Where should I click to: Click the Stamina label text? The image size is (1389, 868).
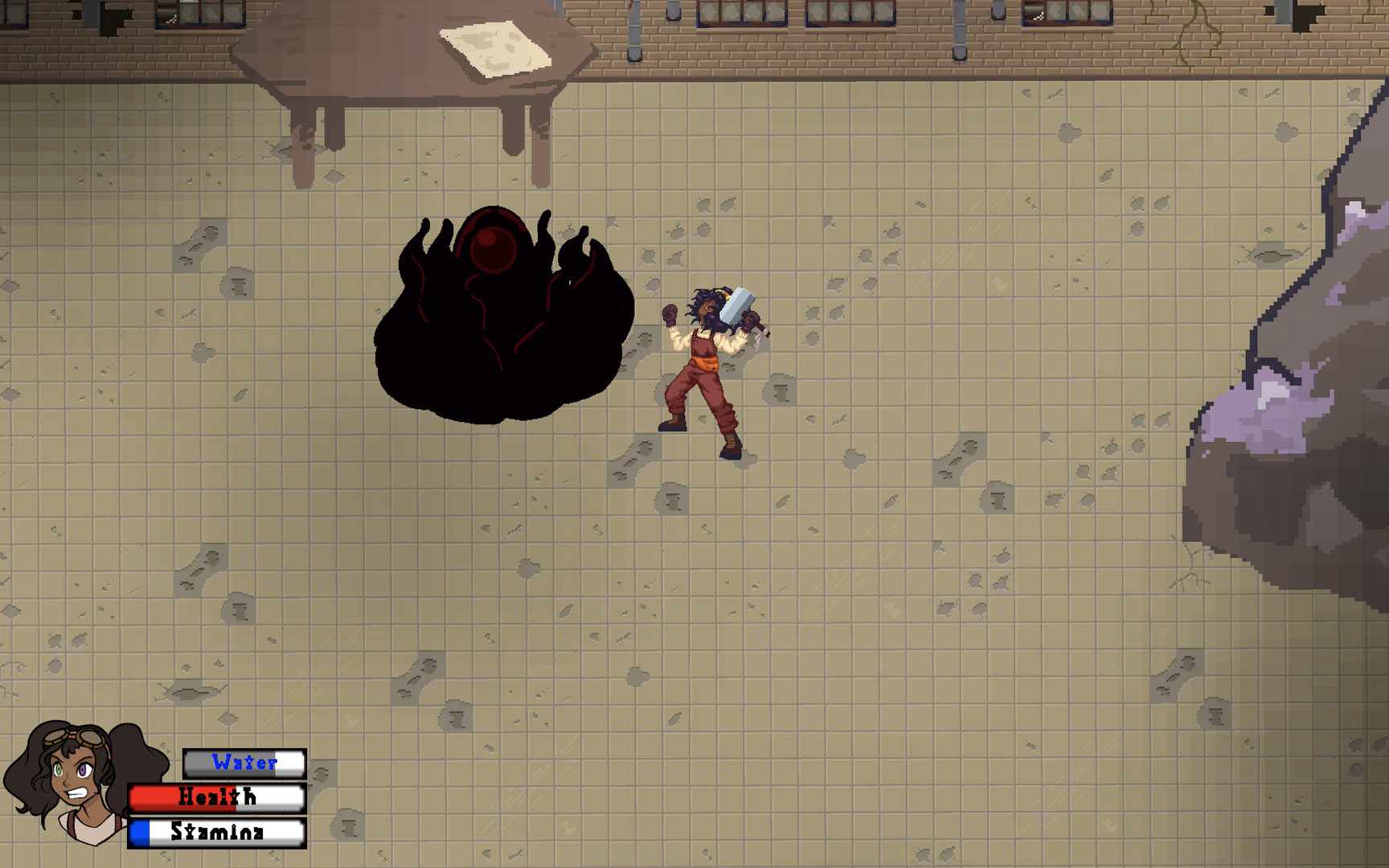pos(217,832)
